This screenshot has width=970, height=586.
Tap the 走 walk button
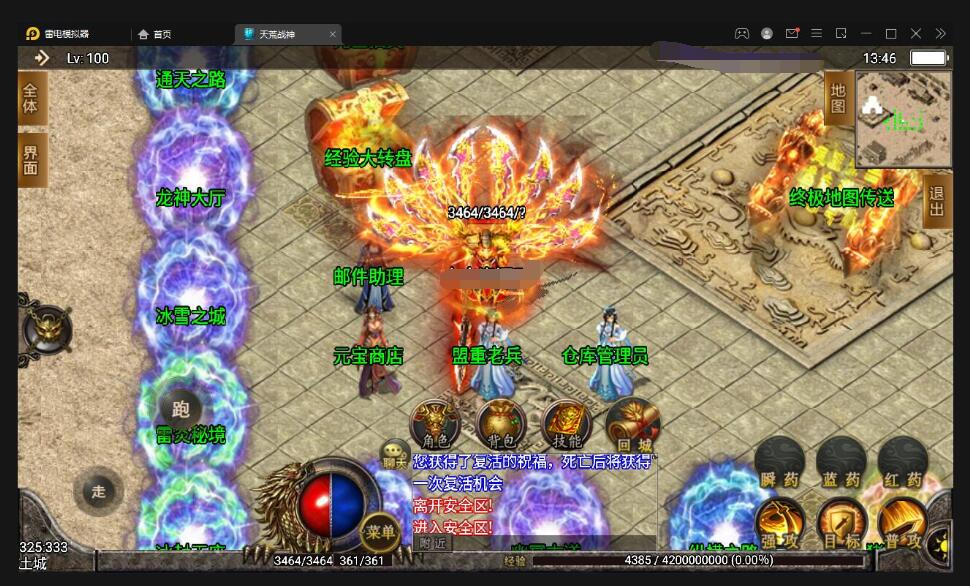pyautogui.click(x=98, y=491)
